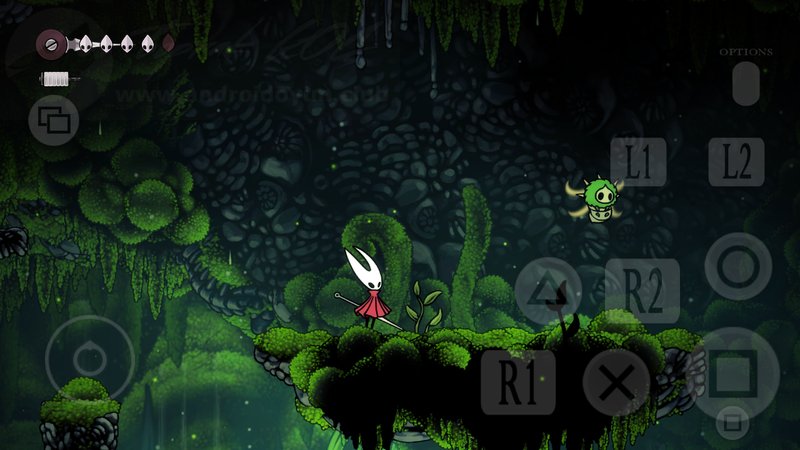Screen dimensions: 800x450
Task: Tap the small square button below the large one
Action: point(733,422)
